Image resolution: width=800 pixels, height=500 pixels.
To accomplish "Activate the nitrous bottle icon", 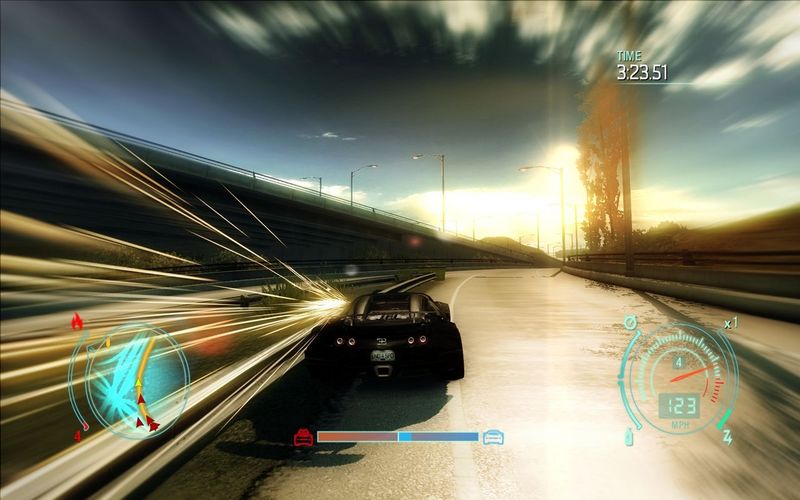I will click(629, 436).
